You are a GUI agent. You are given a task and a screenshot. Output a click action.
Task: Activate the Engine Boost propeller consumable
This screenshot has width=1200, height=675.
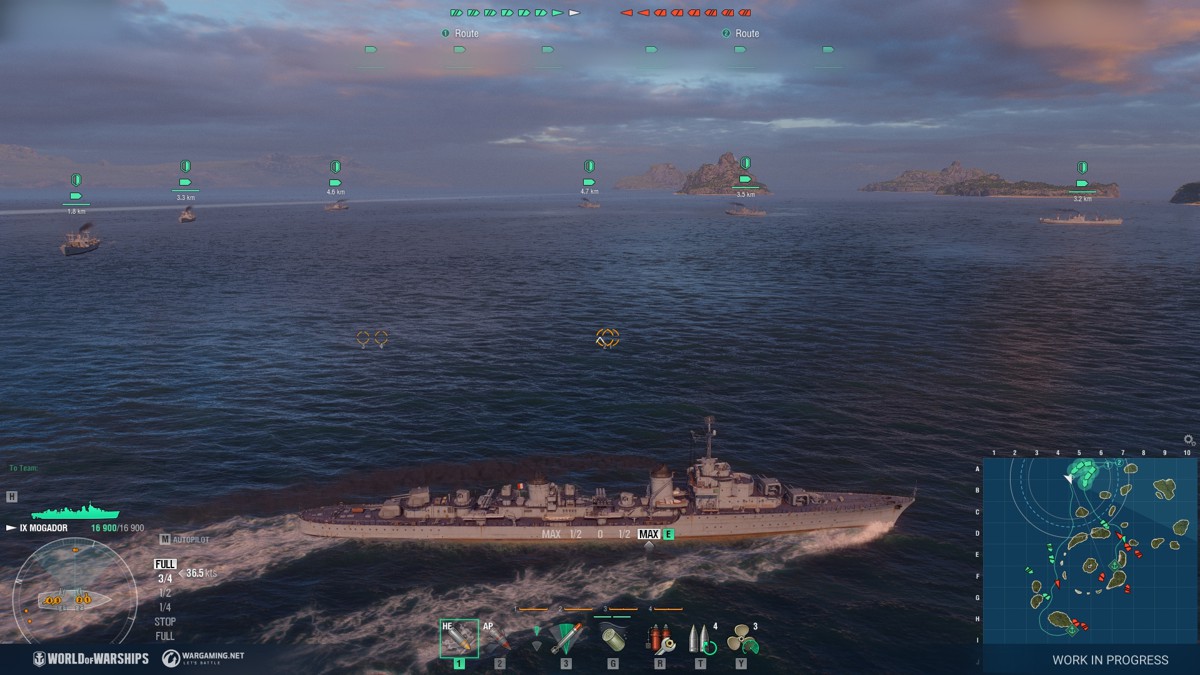coord(741,638)
